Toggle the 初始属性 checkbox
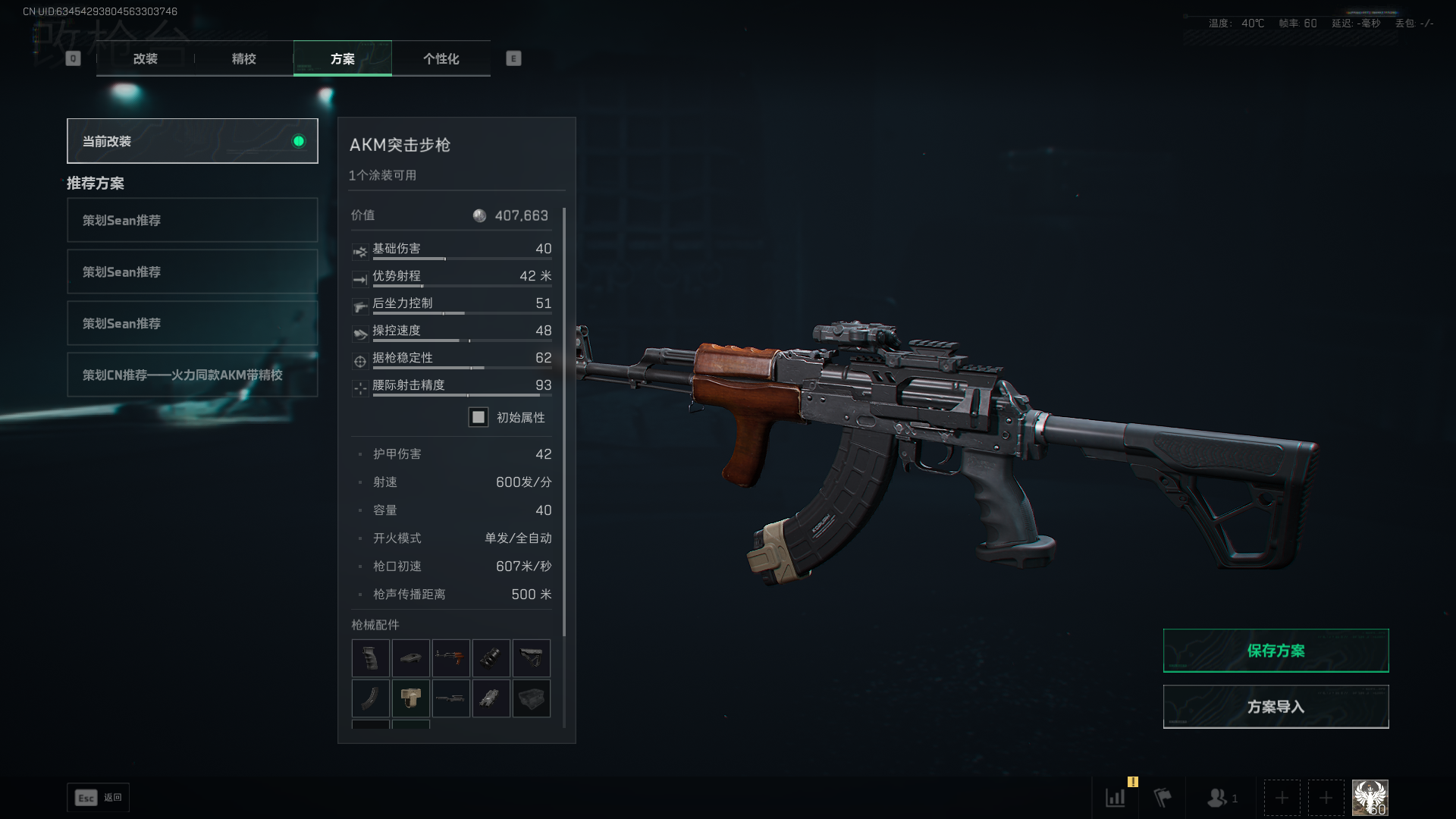 (479, 417)
